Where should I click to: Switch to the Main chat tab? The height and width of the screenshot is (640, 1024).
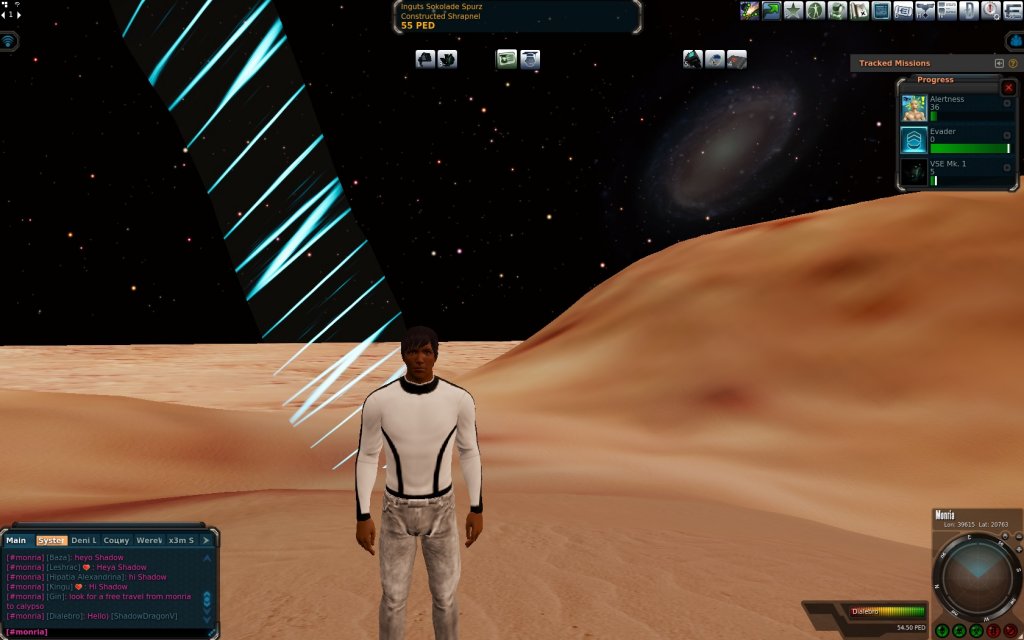[17, 540]
